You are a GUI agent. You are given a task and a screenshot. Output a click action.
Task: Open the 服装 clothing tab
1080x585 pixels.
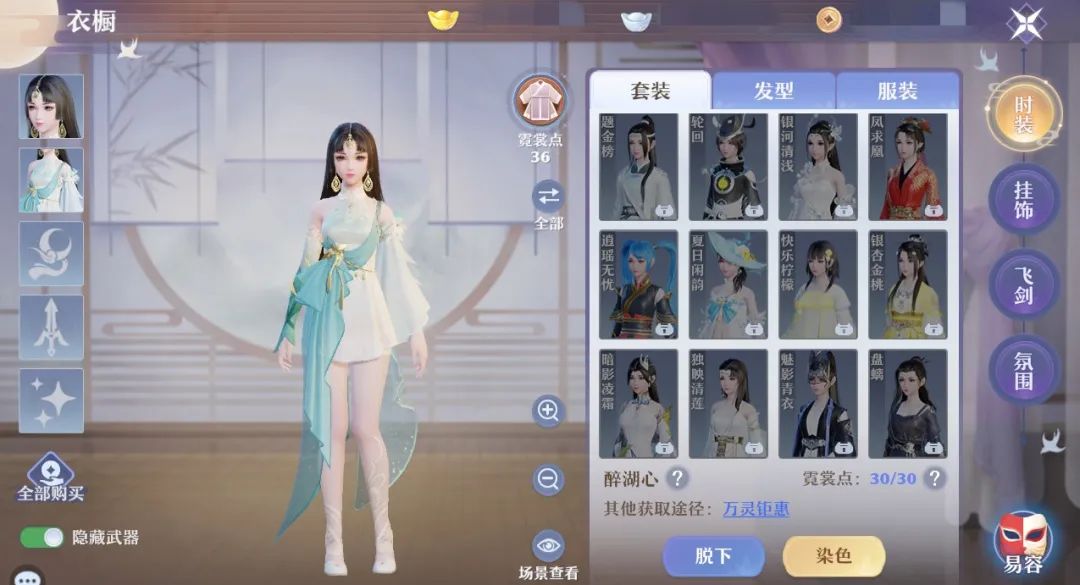897,91
